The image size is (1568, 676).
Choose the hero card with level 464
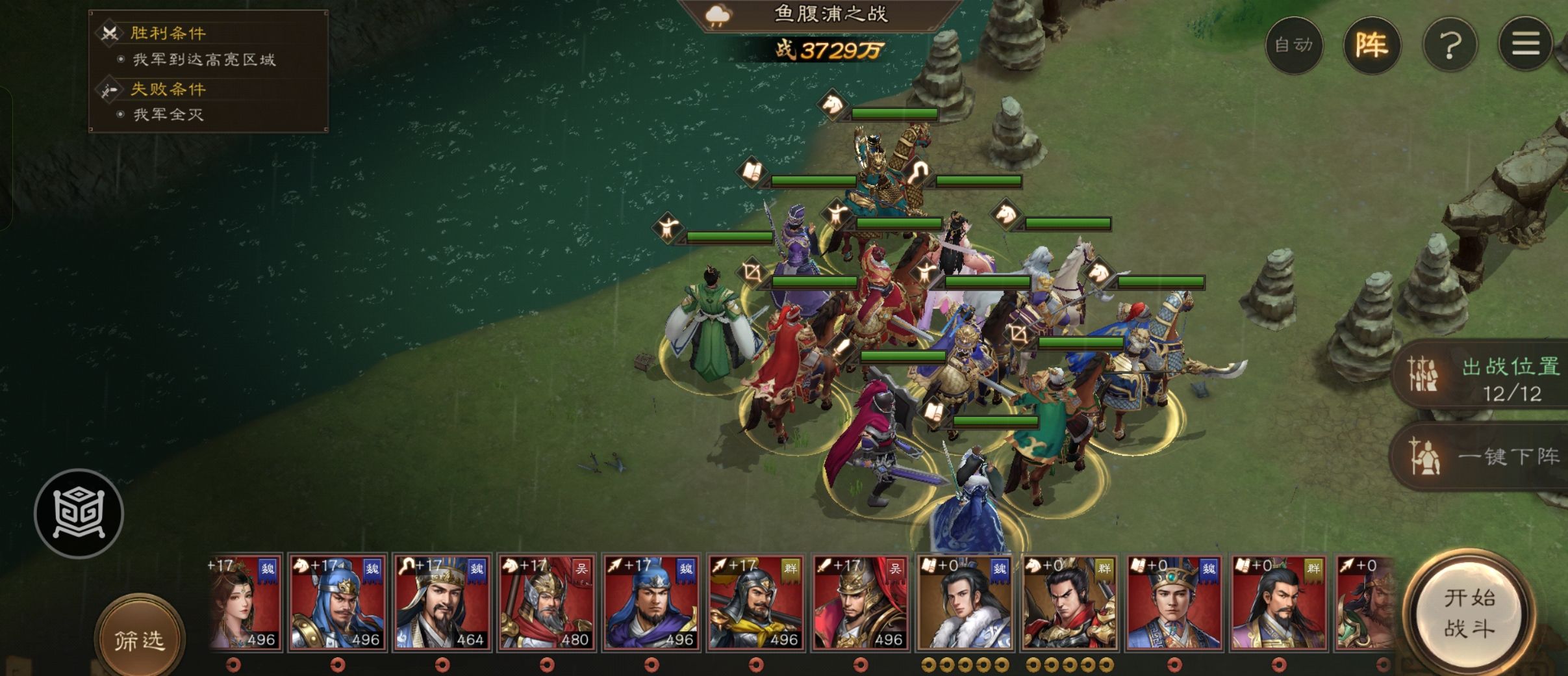pos(442,603)
